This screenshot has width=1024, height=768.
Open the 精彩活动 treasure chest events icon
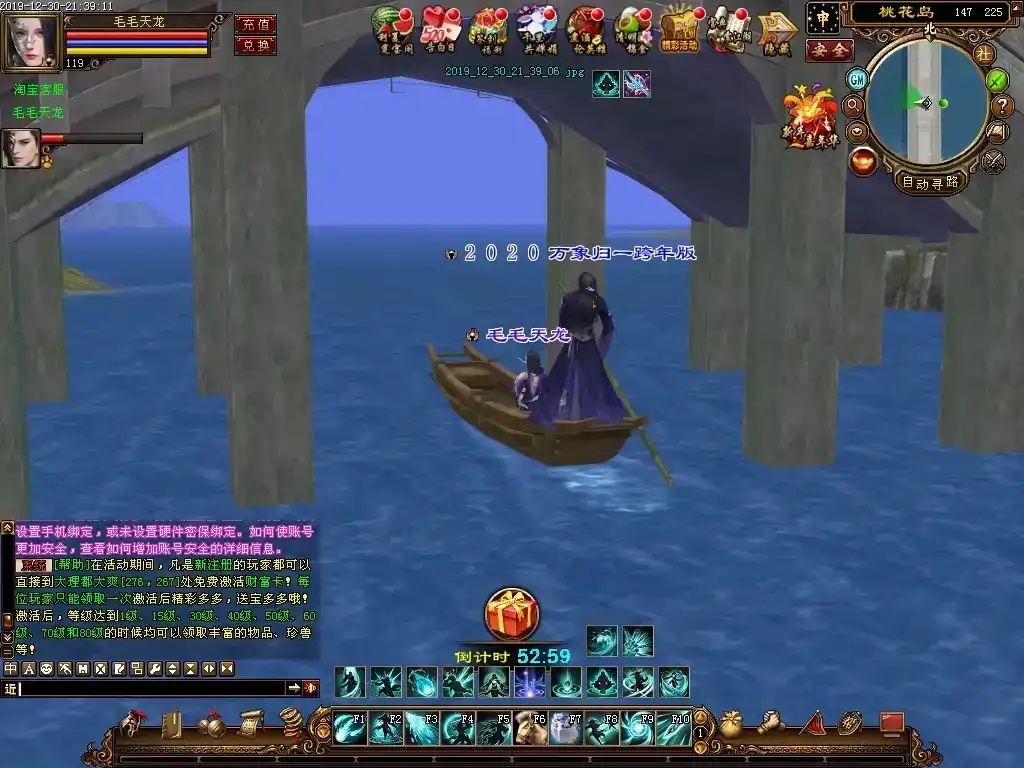pos(679,28)
